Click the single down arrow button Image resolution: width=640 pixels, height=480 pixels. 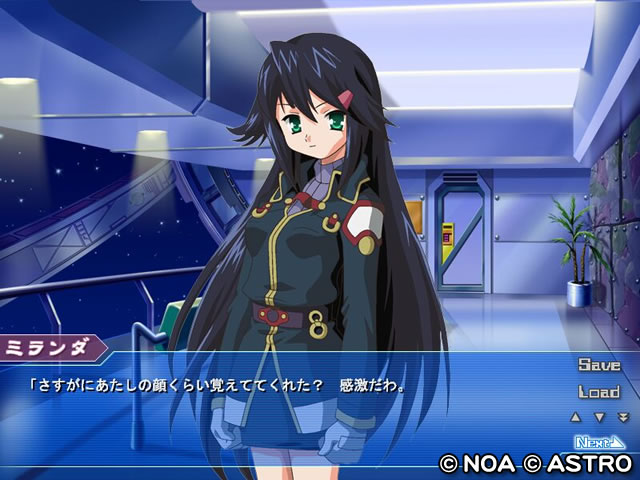(x=599, y=417)
